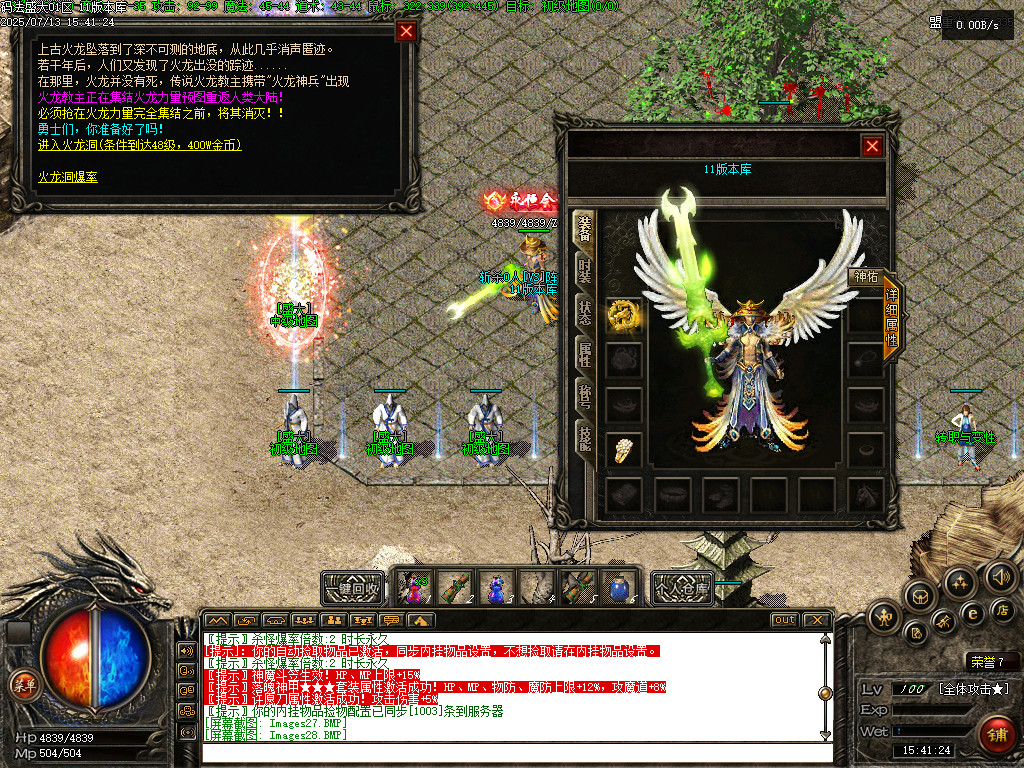Open the 店 shop round button

(x=1003, y=610)
